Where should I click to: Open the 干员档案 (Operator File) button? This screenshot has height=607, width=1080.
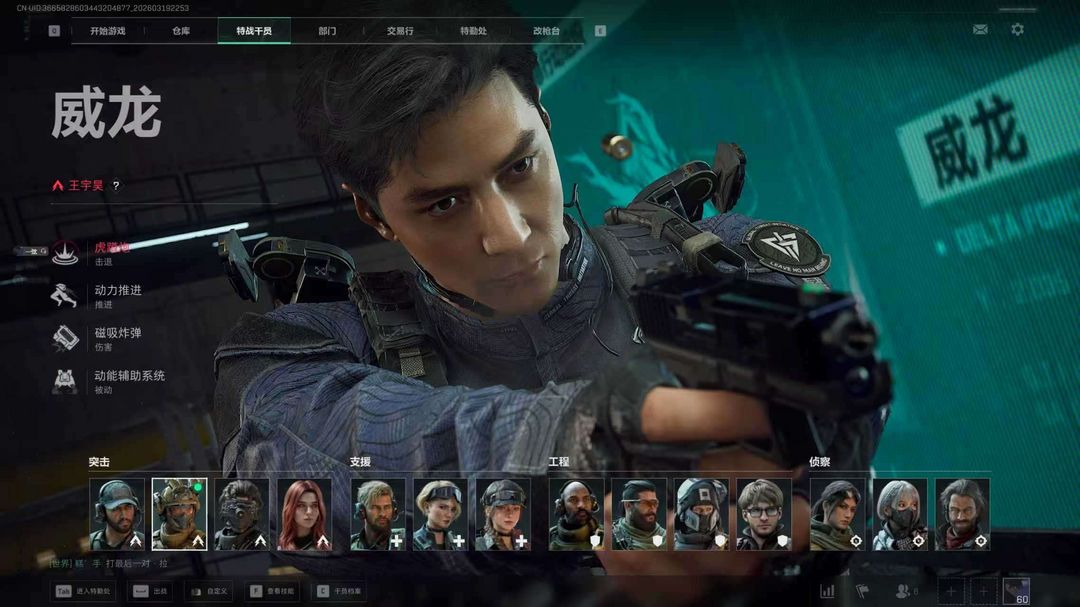[x=339, y=591]
